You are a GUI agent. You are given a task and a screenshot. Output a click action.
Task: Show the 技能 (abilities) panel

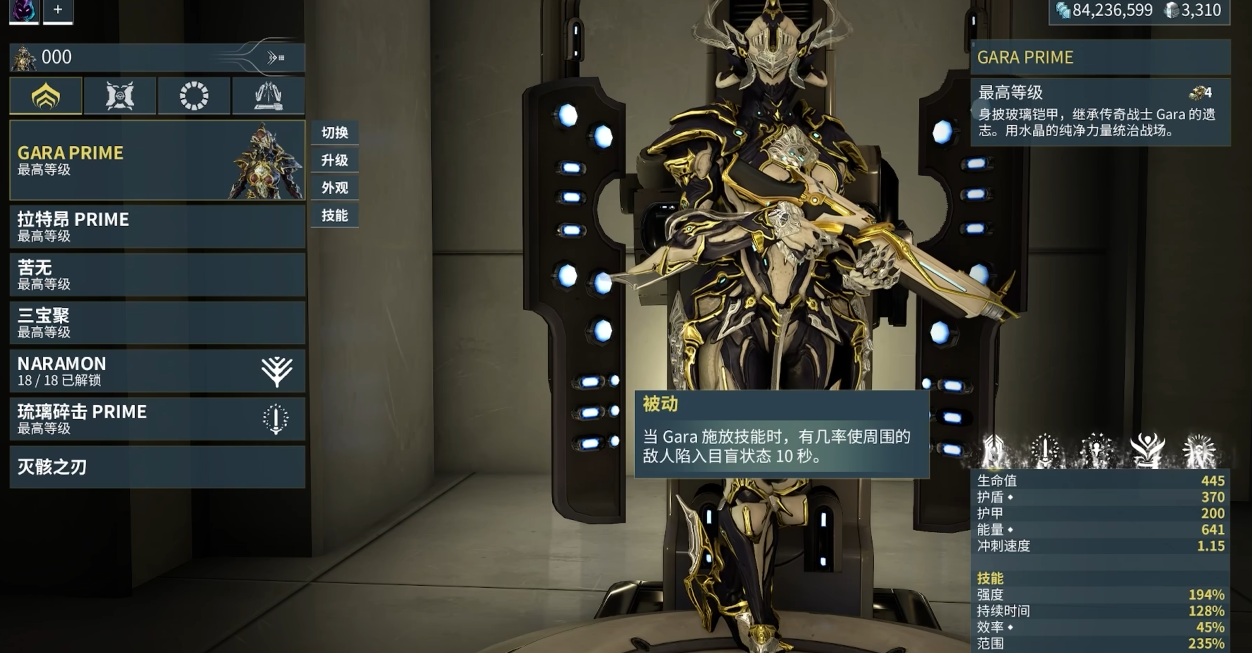tap(334, 215)
